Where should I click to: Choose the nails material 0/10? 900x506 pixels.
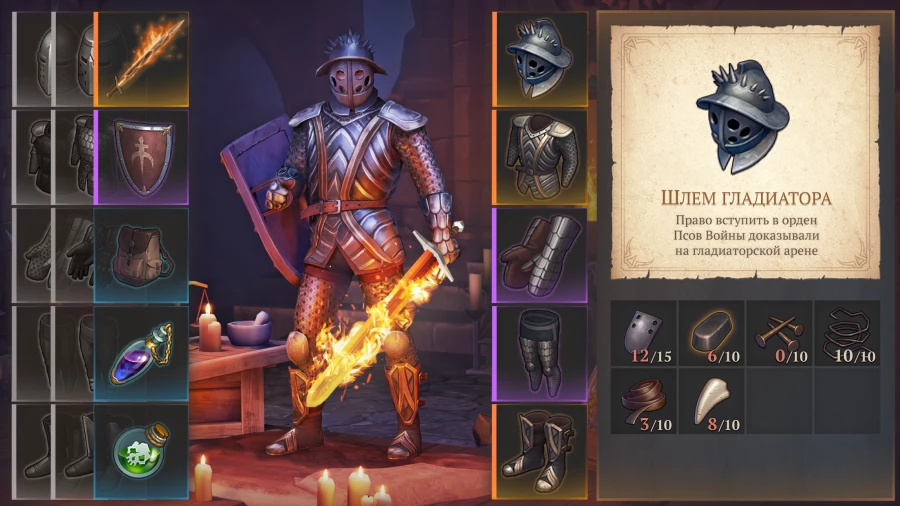779,333
